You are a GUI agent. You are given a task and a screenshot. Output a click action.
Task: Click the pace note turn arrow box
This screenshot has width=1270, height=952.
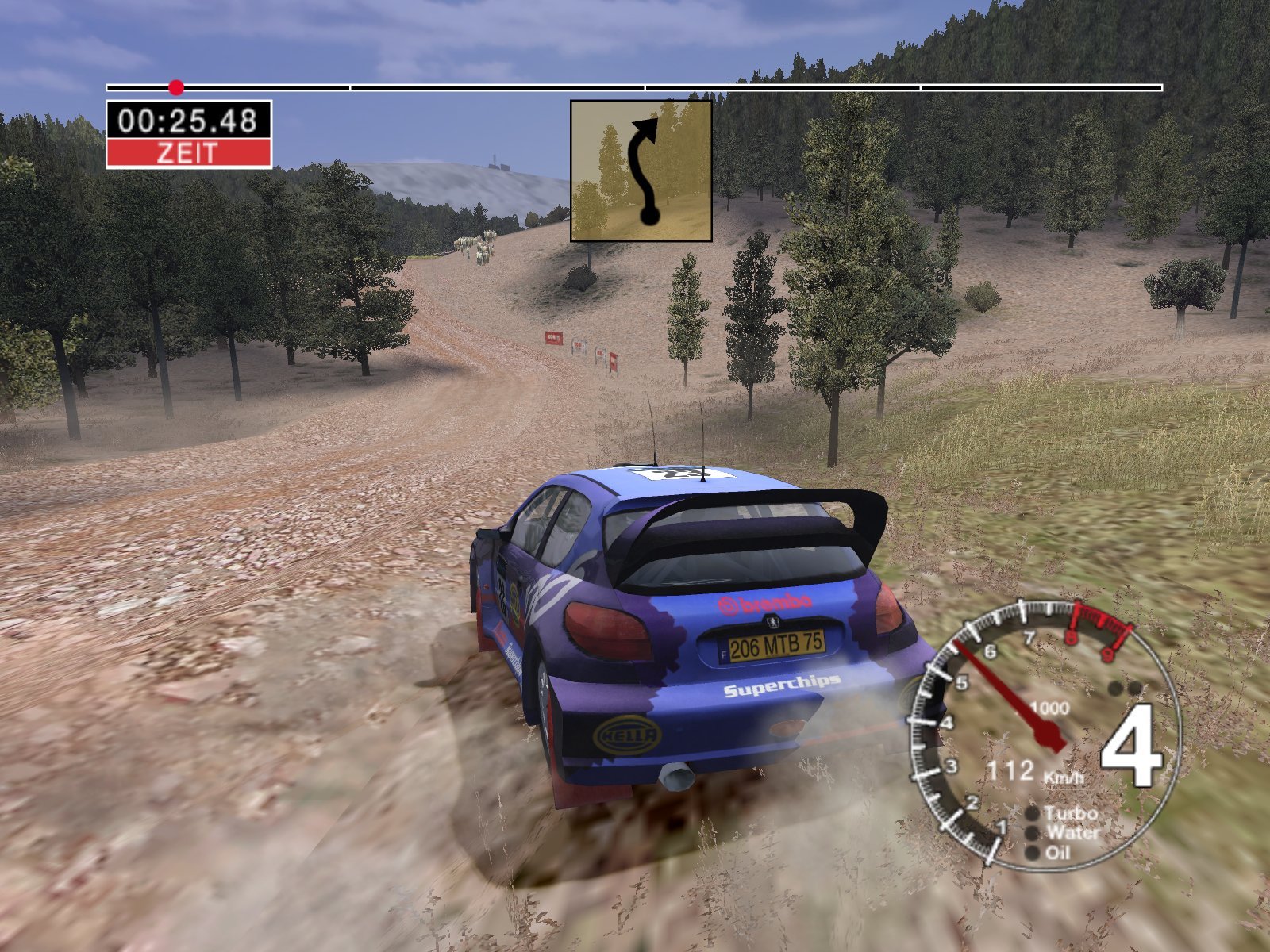[641, 171]
